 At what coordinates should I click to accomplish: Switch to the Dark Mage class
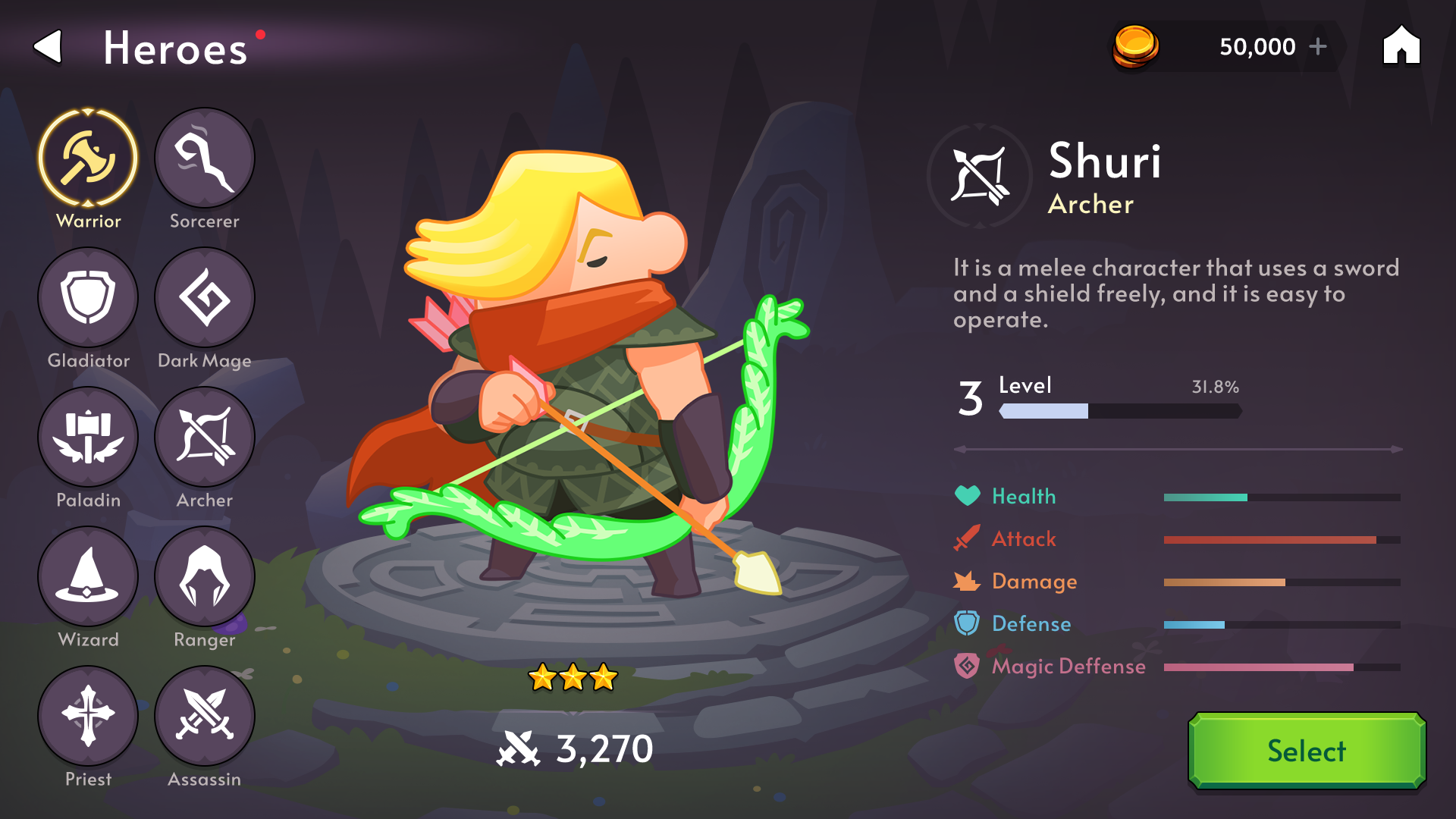tap(205, 297)
